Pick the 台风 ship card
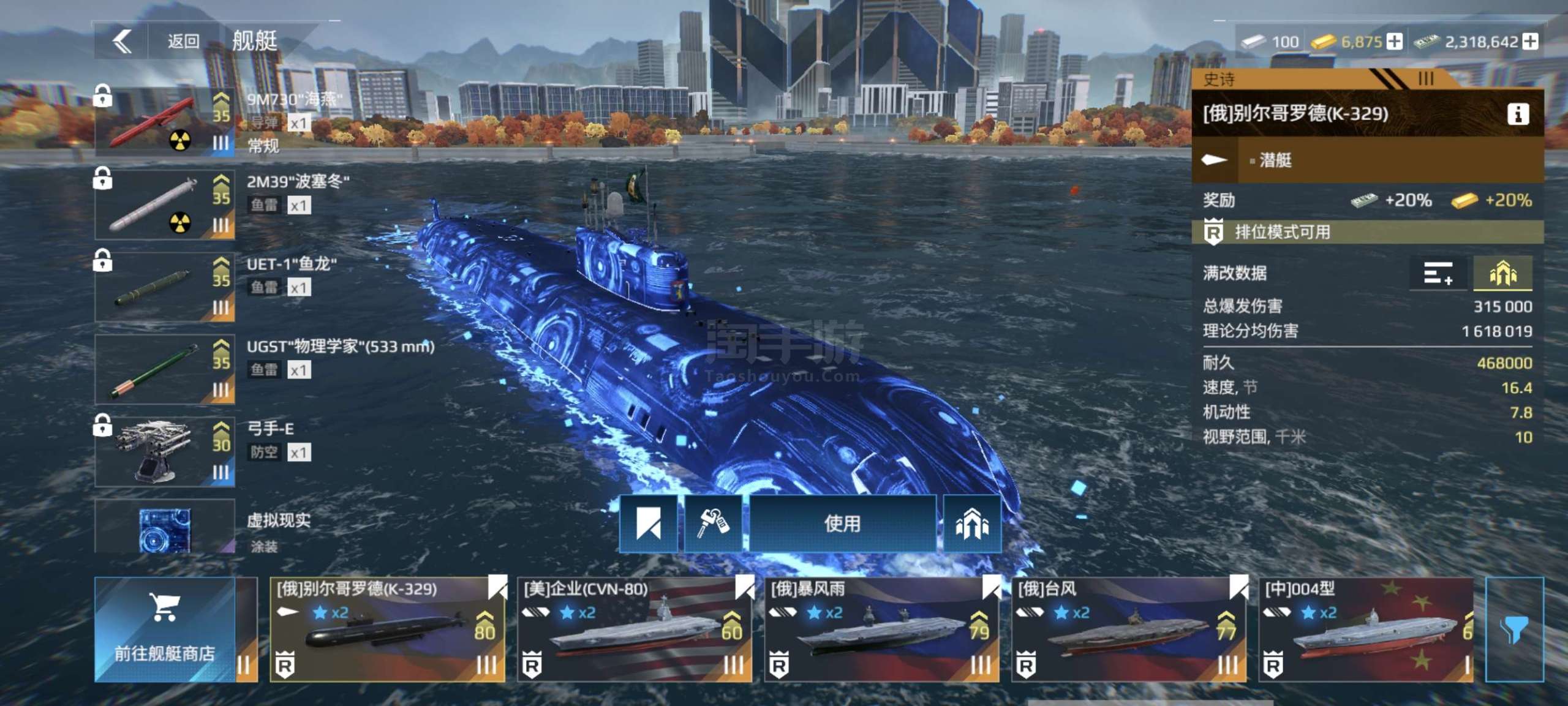The width and height of the screenshot is (1568, 706). pyautogui.click(x=1128, y=629)
